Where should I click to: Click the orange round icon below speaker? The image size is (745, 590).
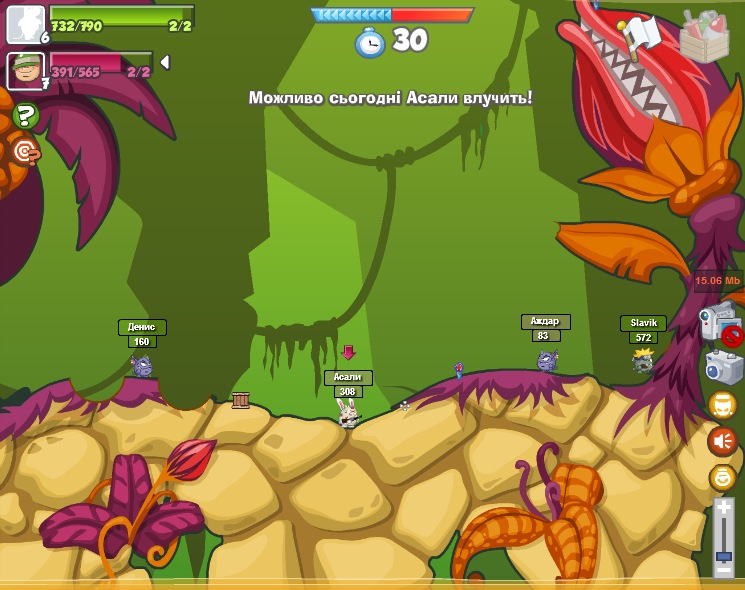tap(722, 478)
